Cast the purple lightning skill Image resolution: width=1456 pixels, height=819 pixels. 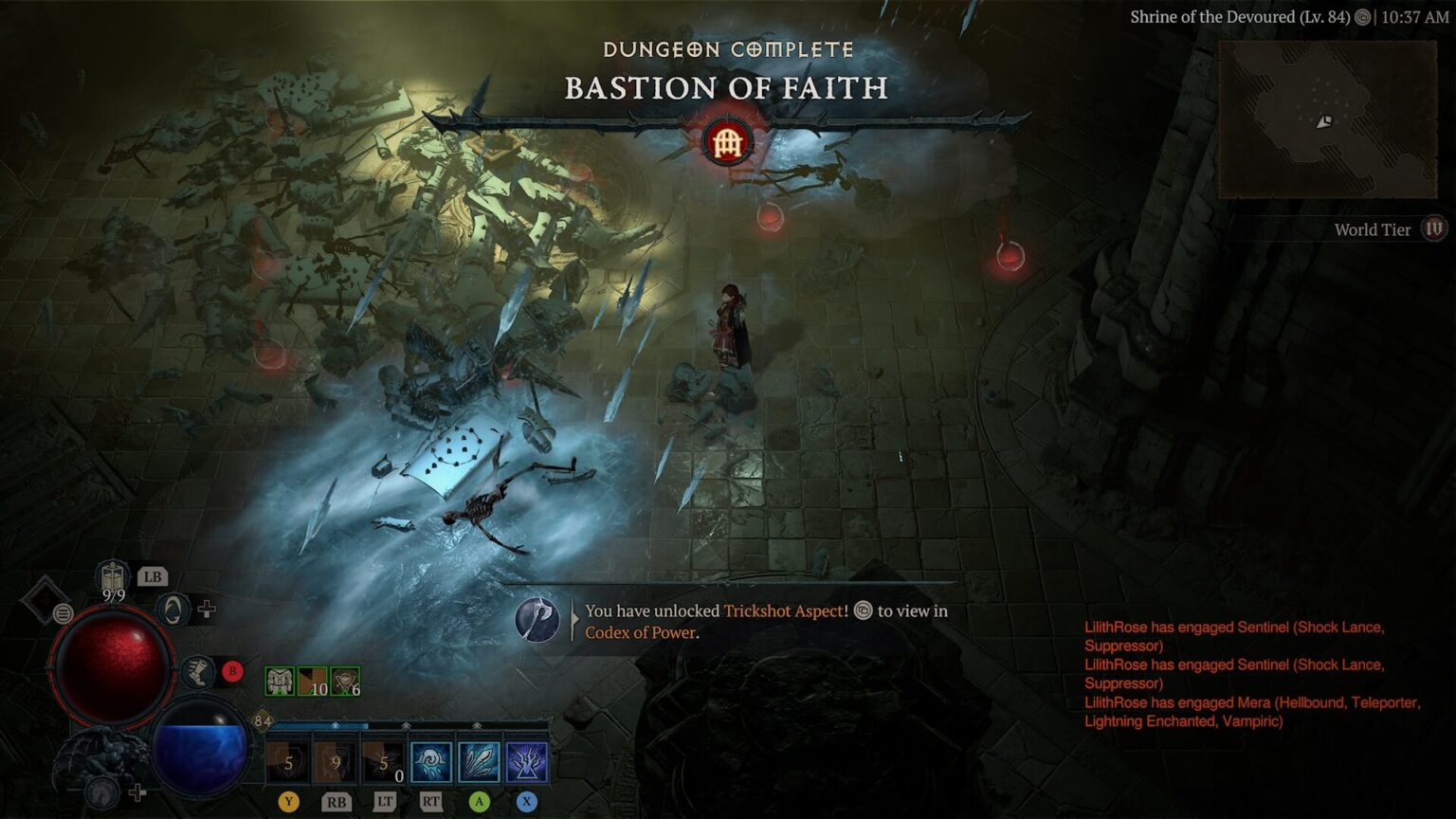pyautogui.click(x=526, y=762)
